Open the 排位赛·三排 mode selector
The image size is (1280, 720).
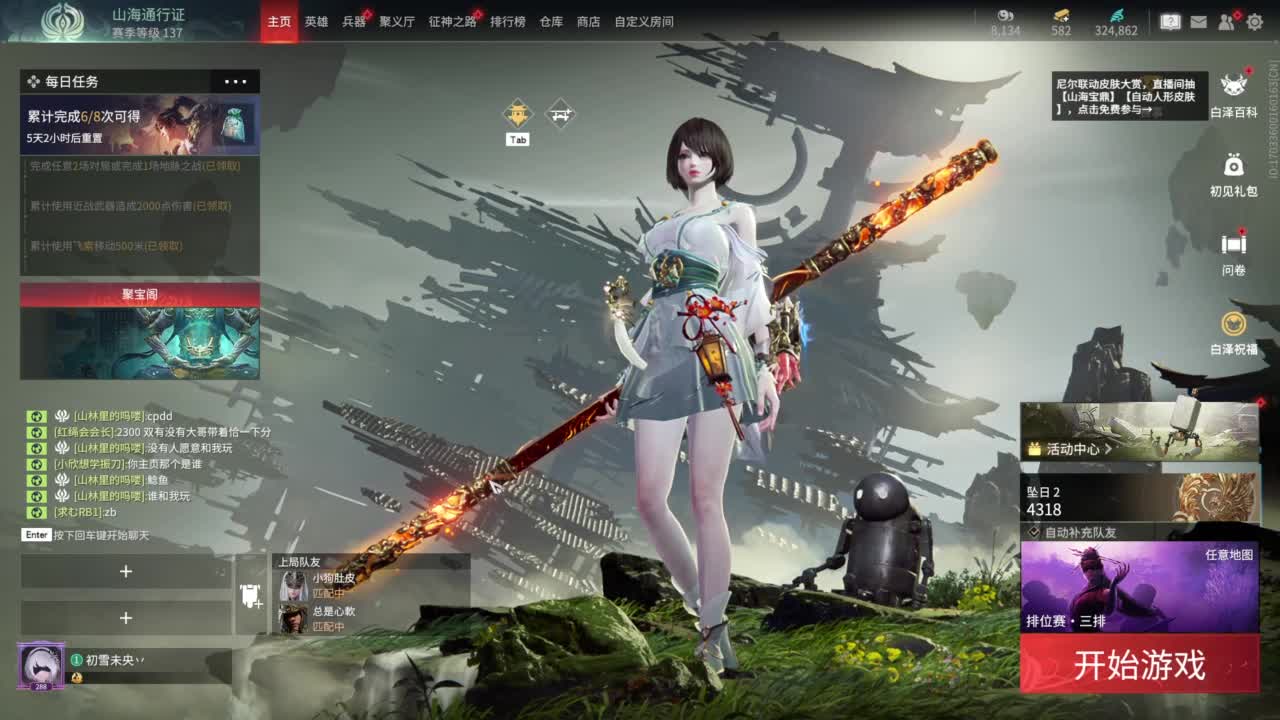pos(1065,618)
